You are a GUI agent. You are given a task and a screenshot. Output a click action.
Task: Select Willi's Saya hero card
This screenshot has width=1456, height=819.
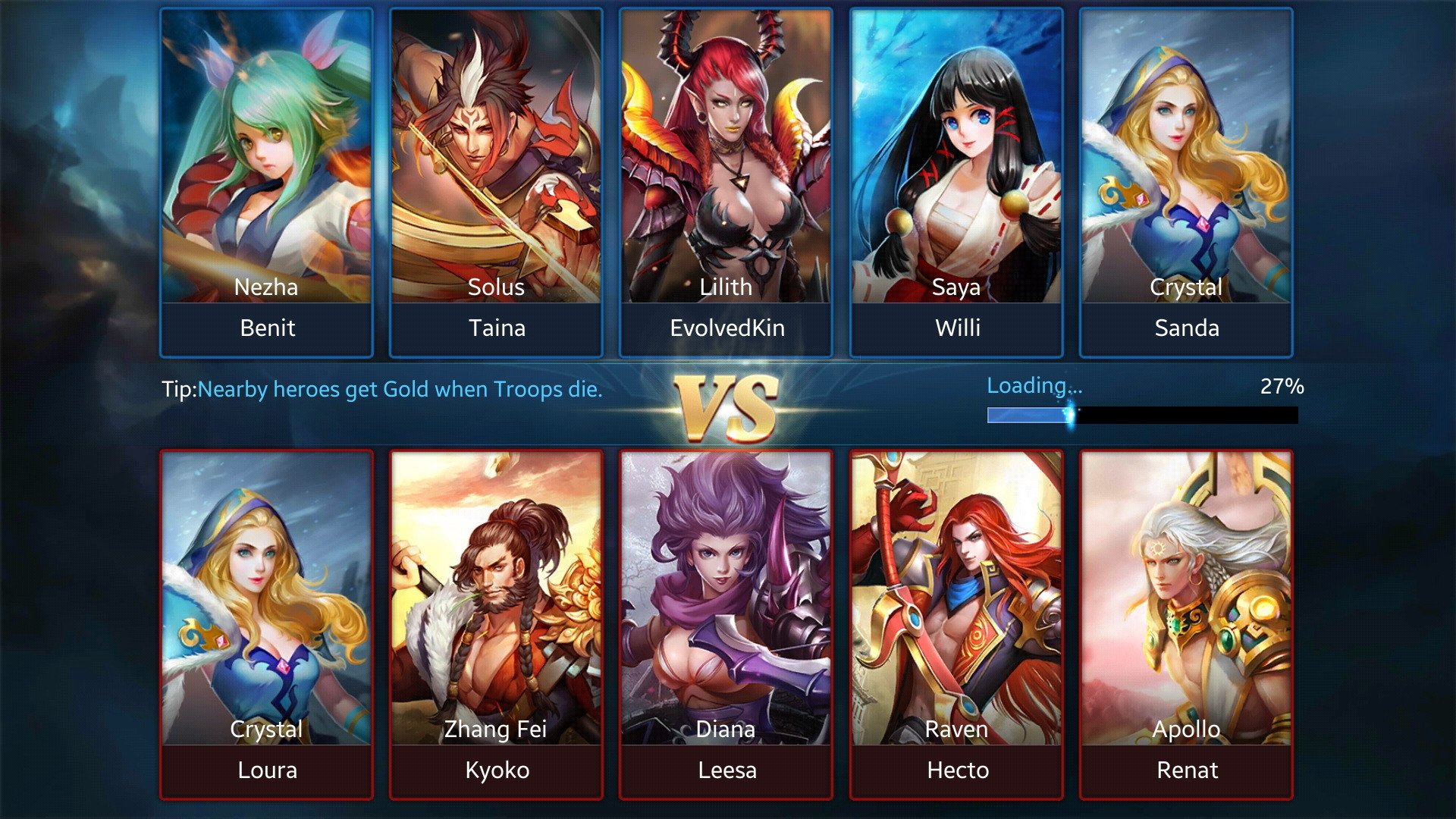(956, 182)
